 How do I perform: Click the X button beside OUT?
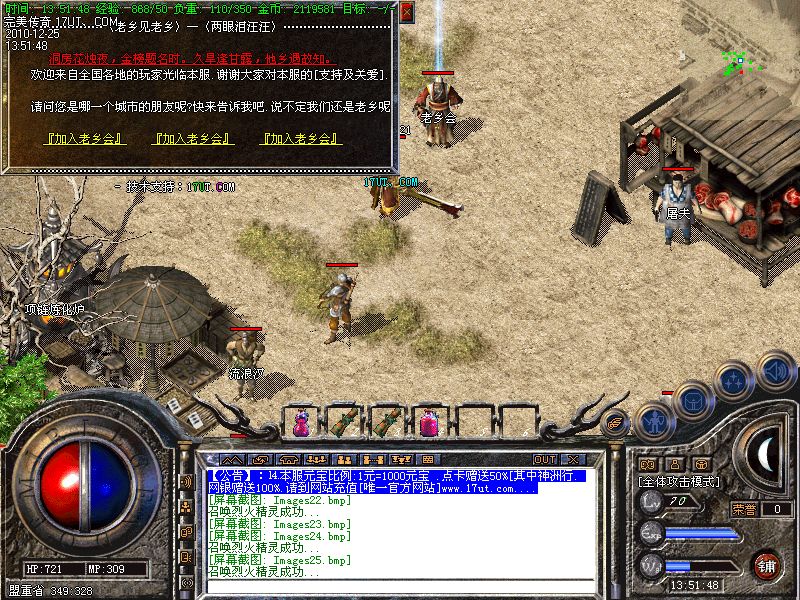[x=574, y=459]
